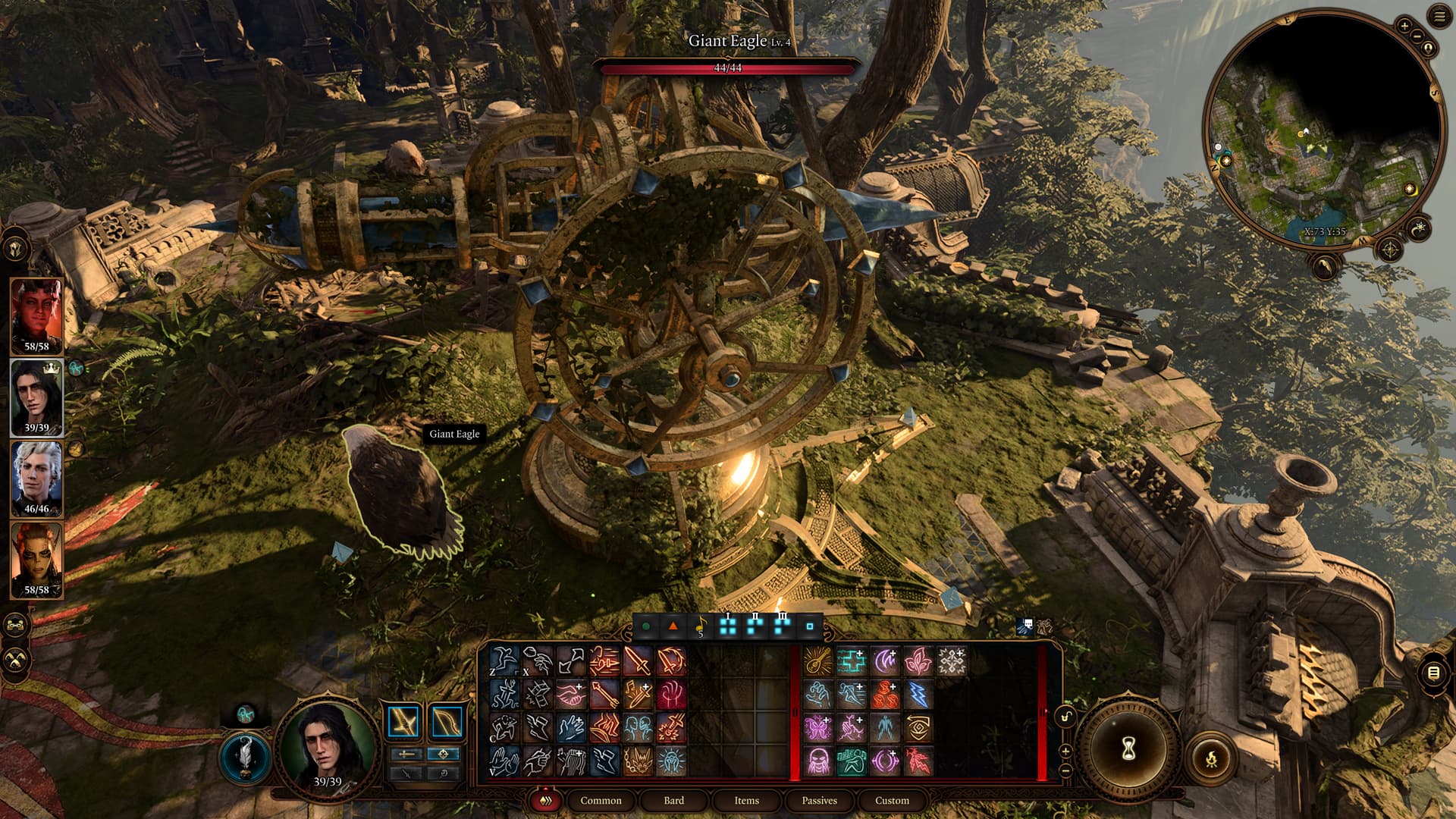Screen dimensions: 1456x819
Task: Select the melee longsword weapon slot
Action: click(x=403, y=722)
